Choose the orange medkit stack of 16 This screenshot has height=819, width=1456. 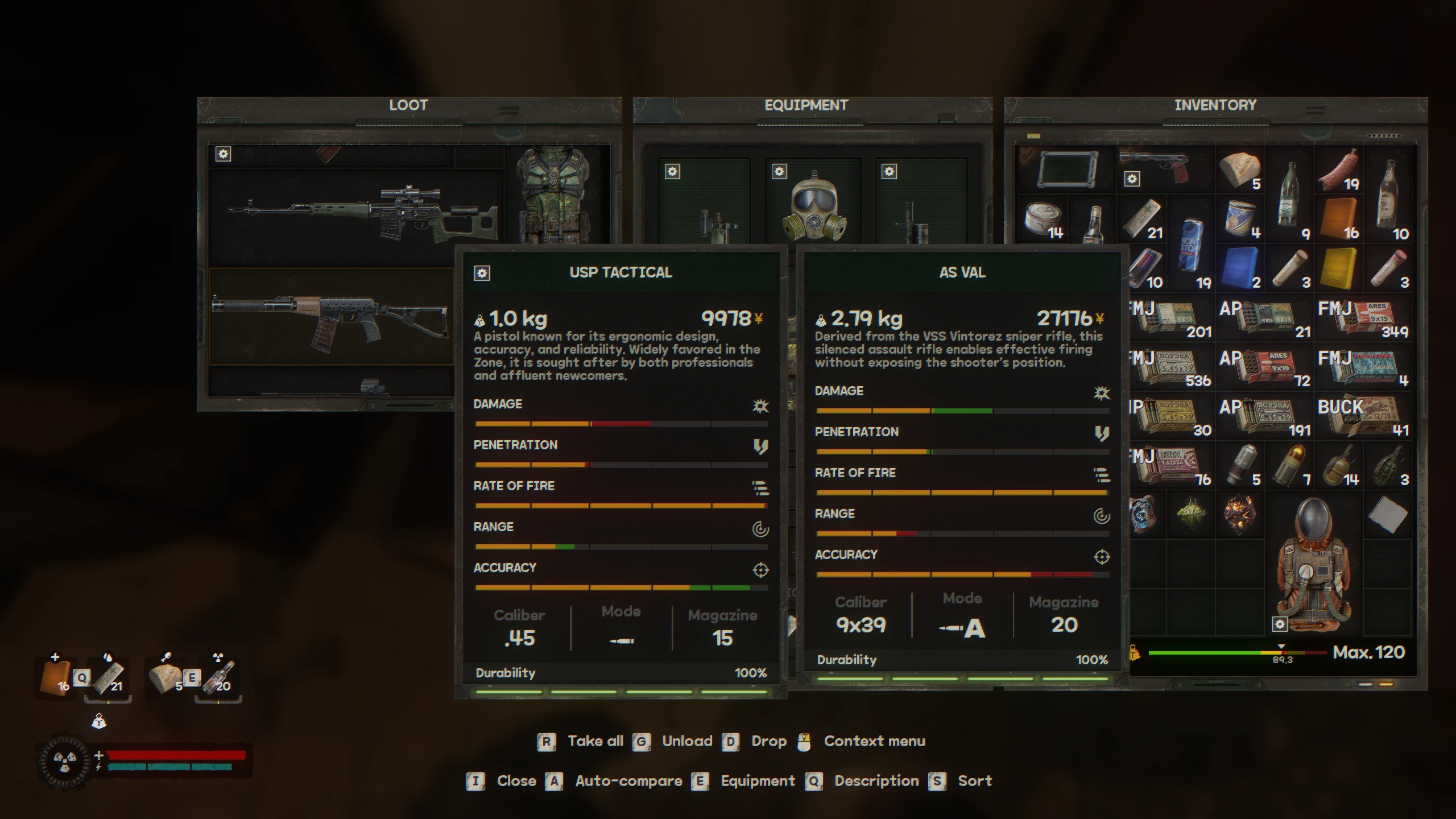coord(1339,219)
